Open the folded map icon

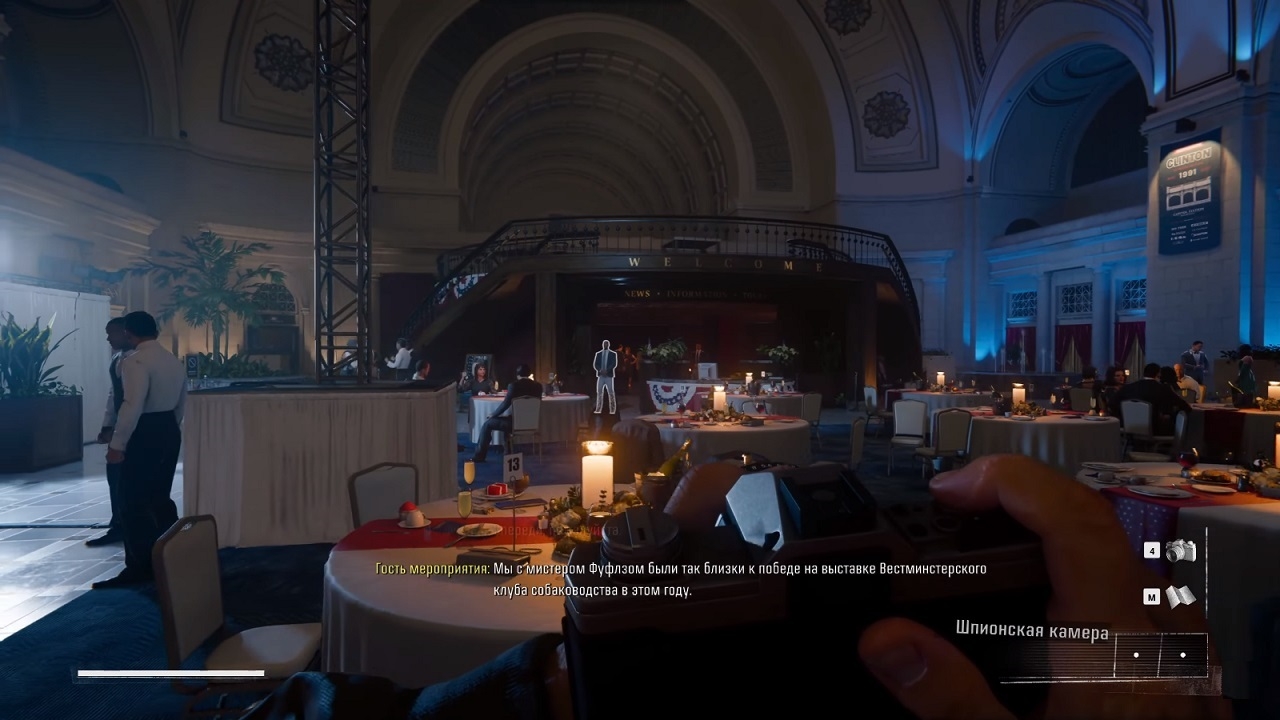(x=1181, y=597)
